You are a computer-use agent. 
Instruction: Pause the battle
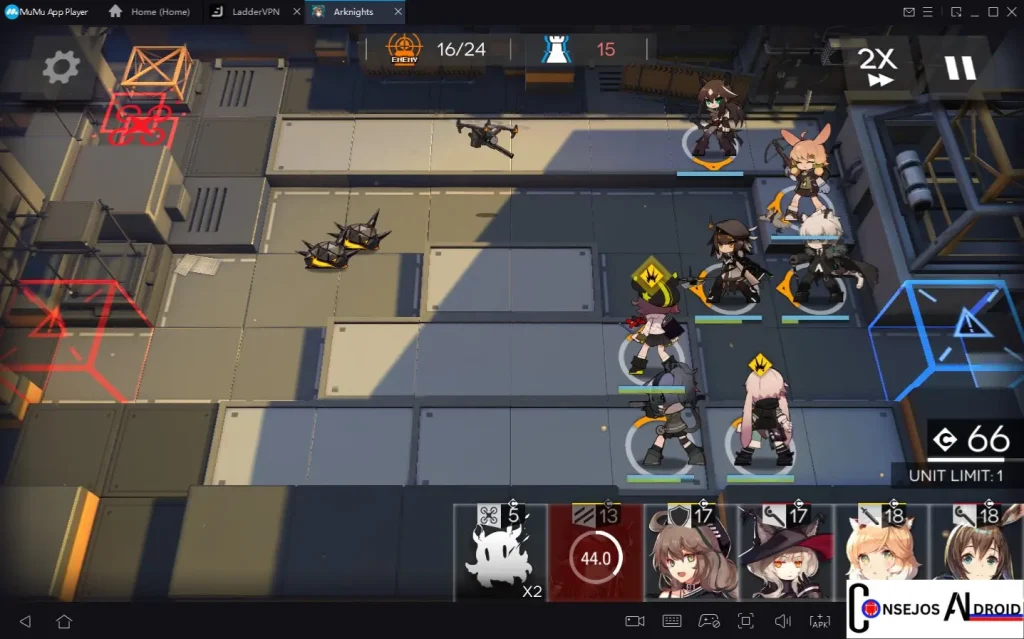pos(960,68)
